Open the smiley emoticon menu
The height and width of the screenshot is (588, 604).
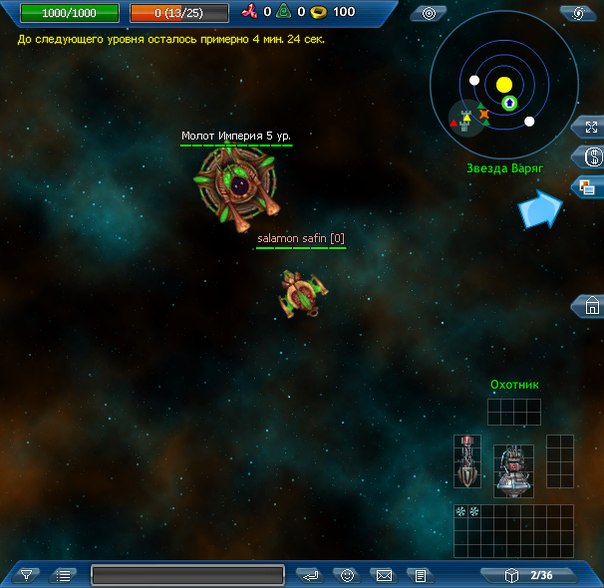(347, 575)
